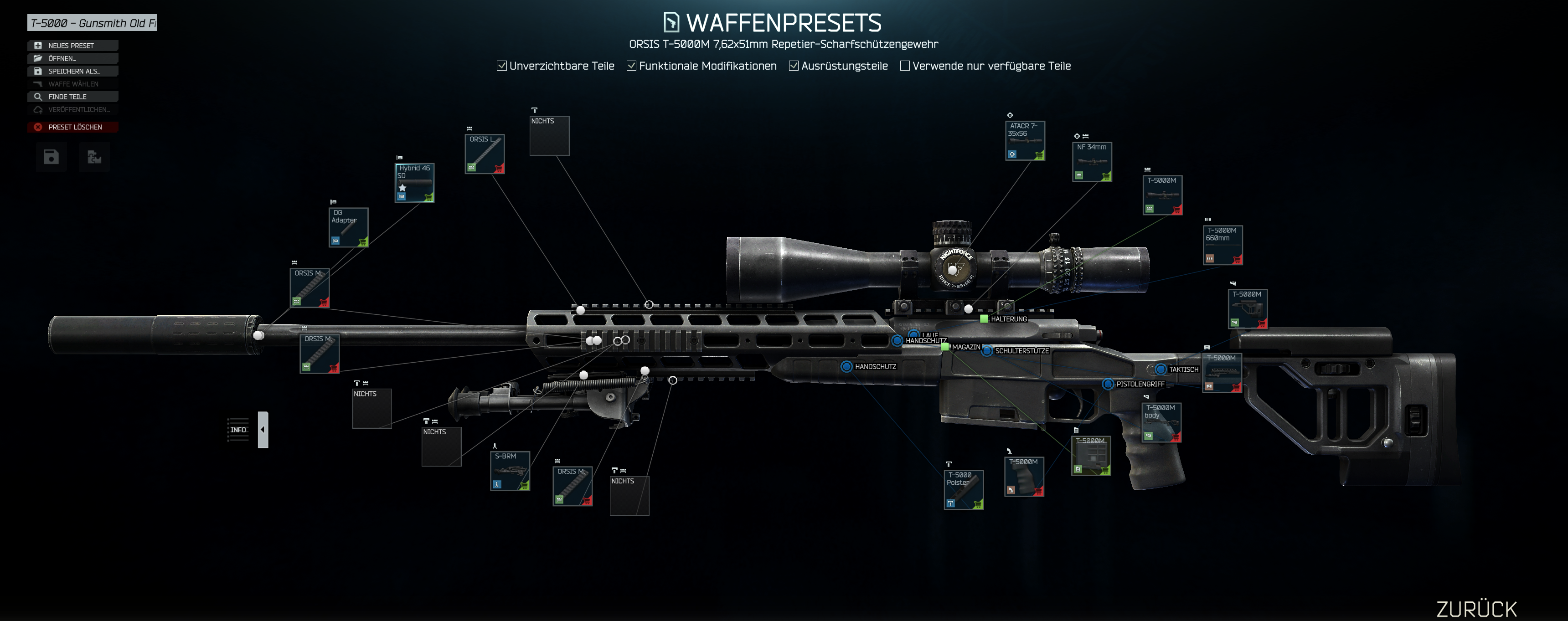Pick the S-BRM bipod slot
1568x621 pixels.
click(510, 471)
